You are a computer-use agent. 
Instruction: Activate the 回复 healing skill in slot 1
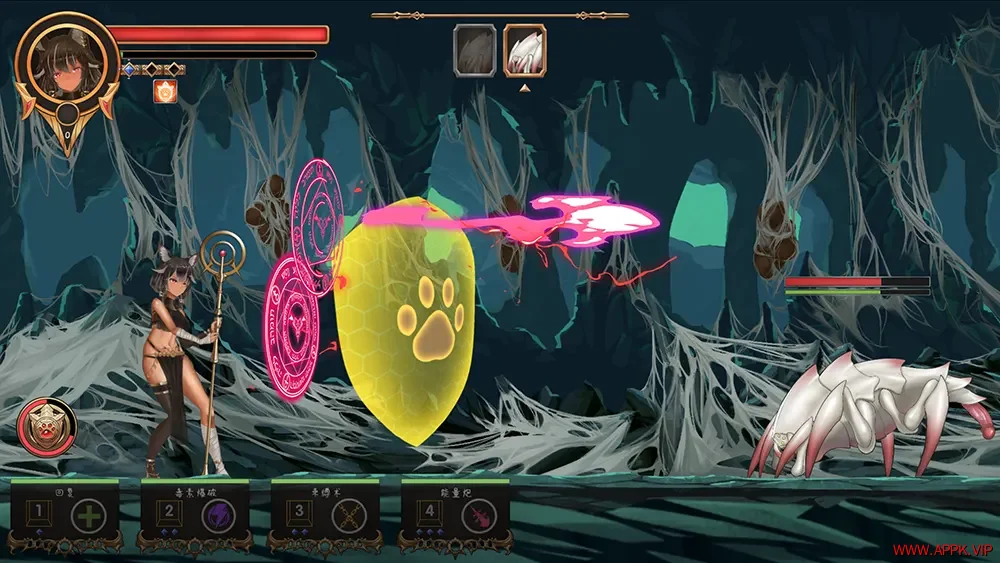(90, 516)
